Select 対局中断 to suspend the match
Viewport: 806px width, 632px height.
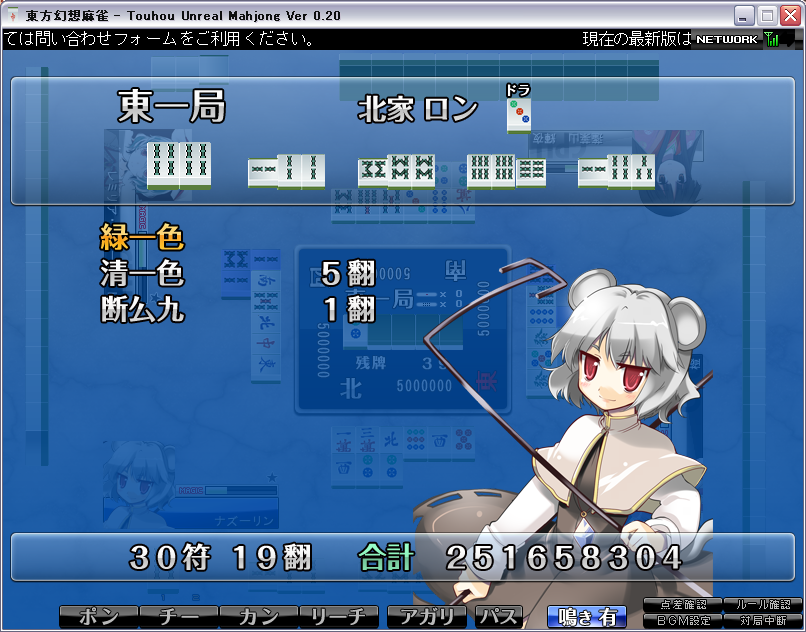[x=762, y=621]
